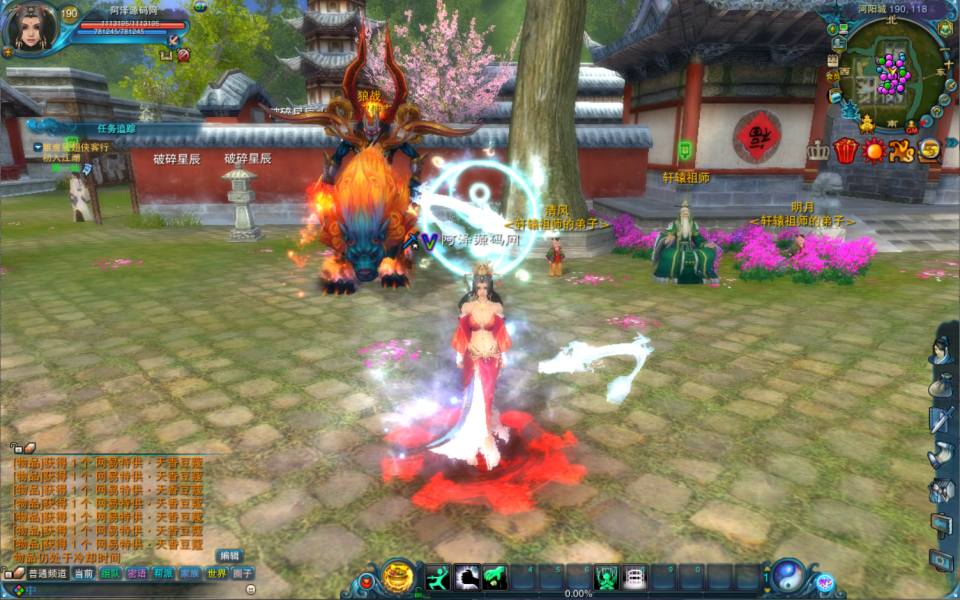
Task: Switch chat to the 世界 channel tab
Action: [216, 574]
